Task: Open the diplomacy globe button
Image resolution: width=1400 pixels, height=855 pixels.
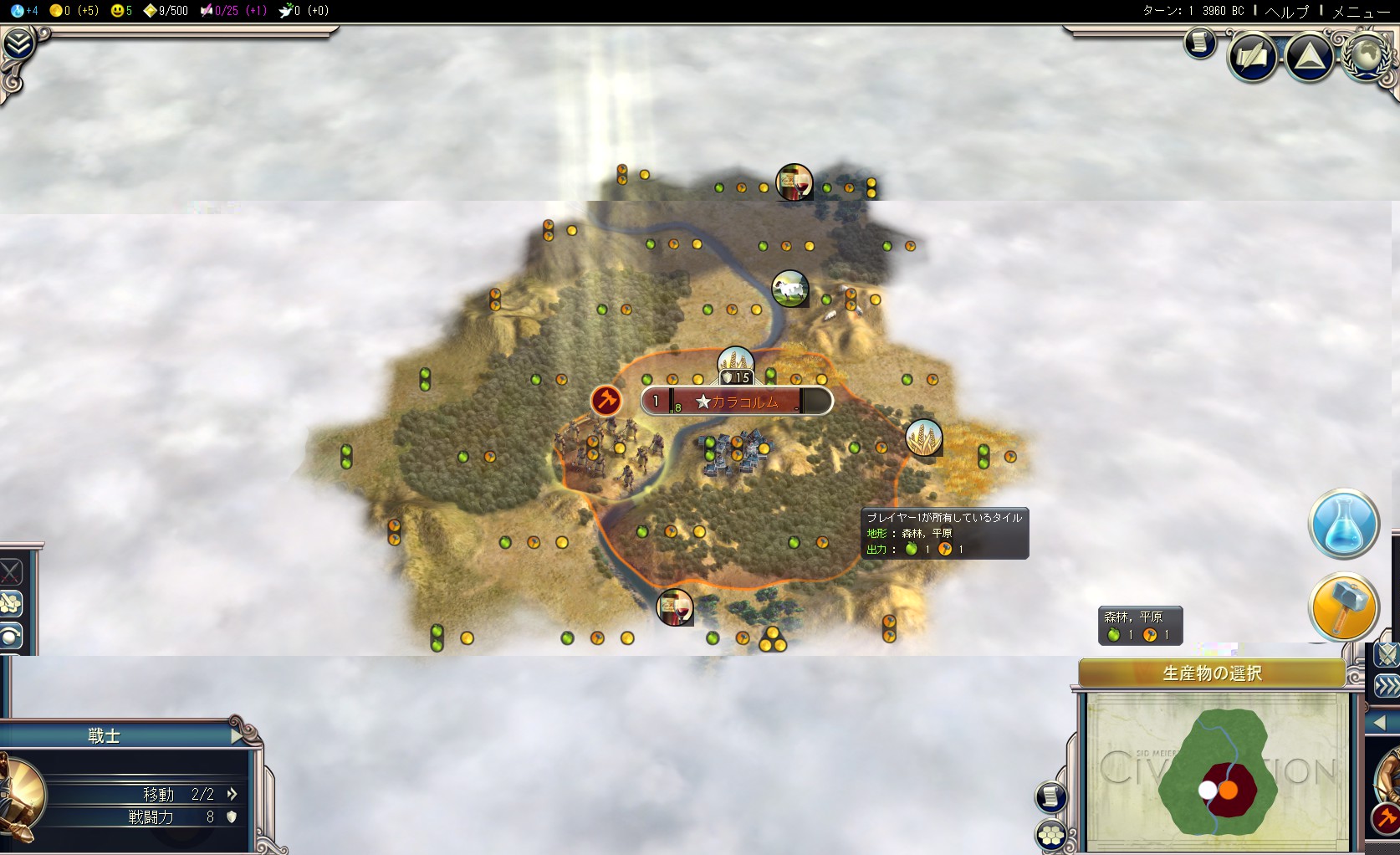Action: click(1367, 55)
